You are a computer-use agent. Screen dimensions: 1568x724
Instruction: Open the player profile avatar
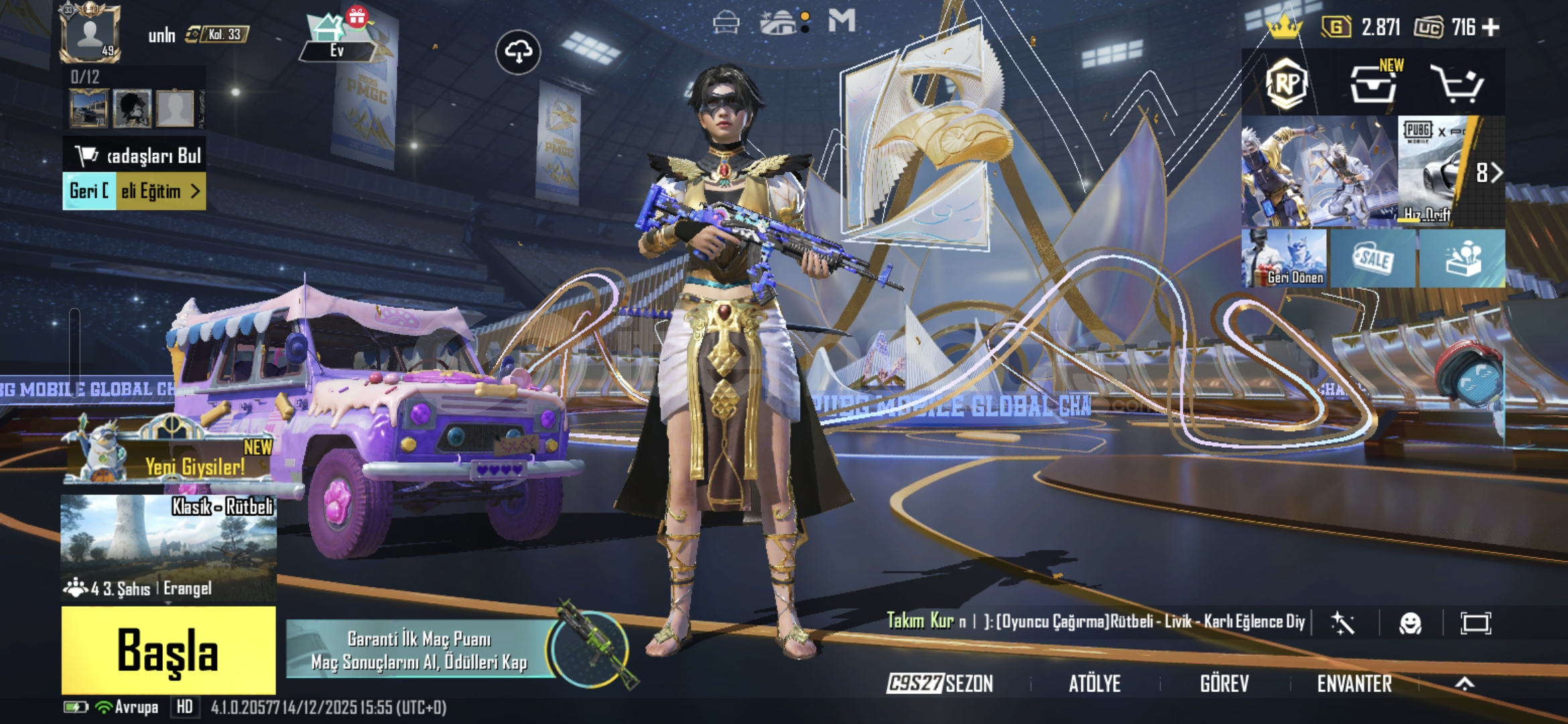click(90, 34)
